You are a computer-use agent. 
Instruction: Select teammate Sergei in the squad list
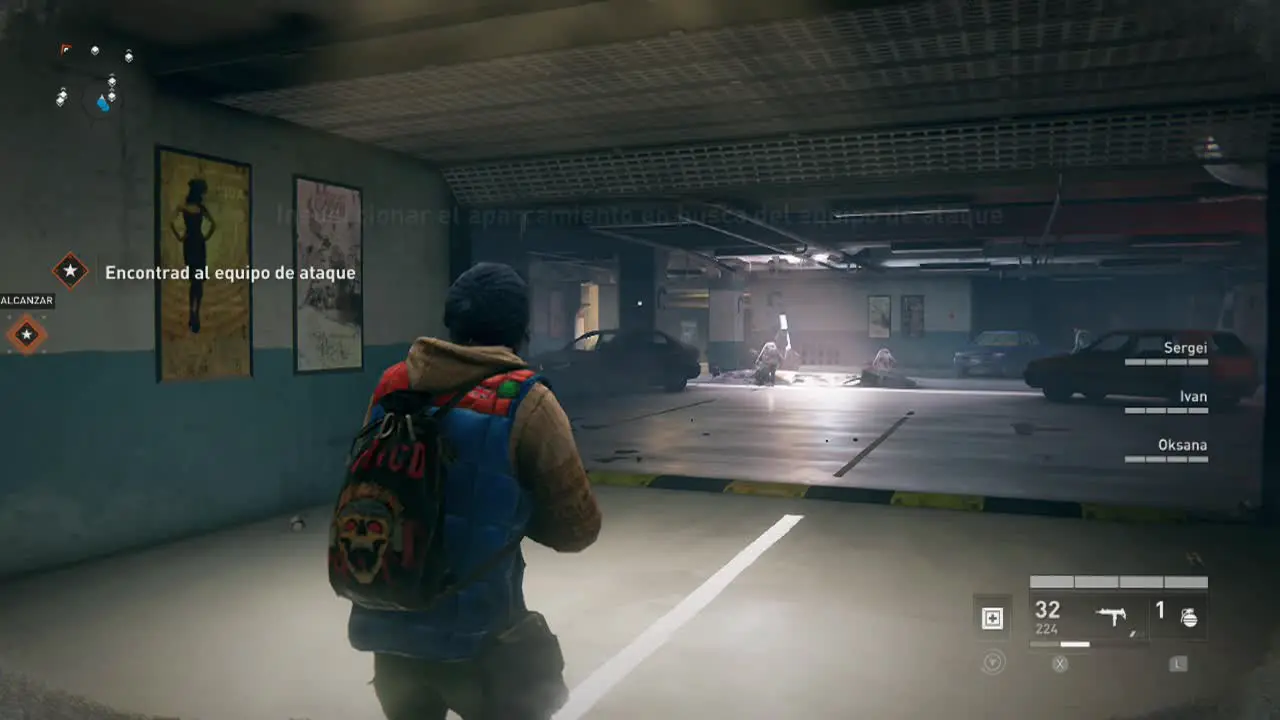pyautogui.click(x=1185, y=348)
